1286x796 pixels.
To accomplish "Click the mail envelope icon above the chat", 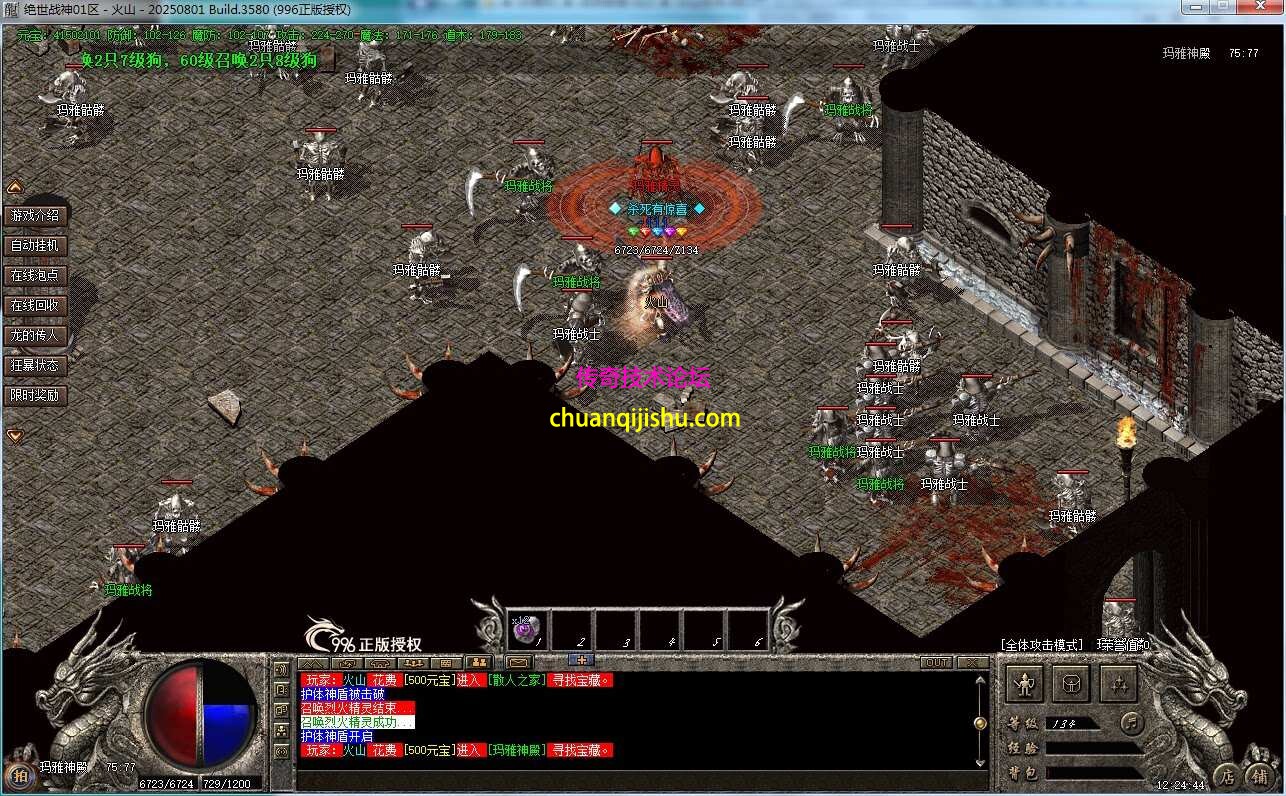I will click(517, 662).
